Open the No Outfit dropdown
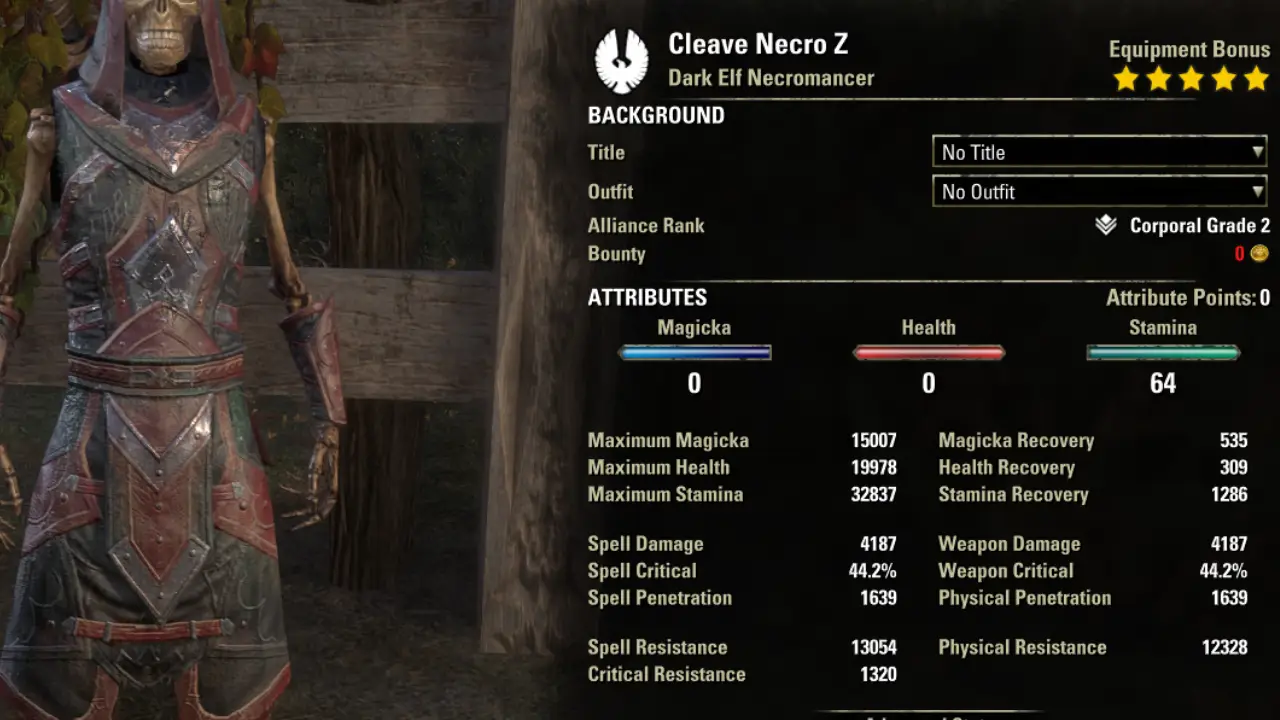This screenshot has height=720, width=1280. click(x=1098, y=191)
